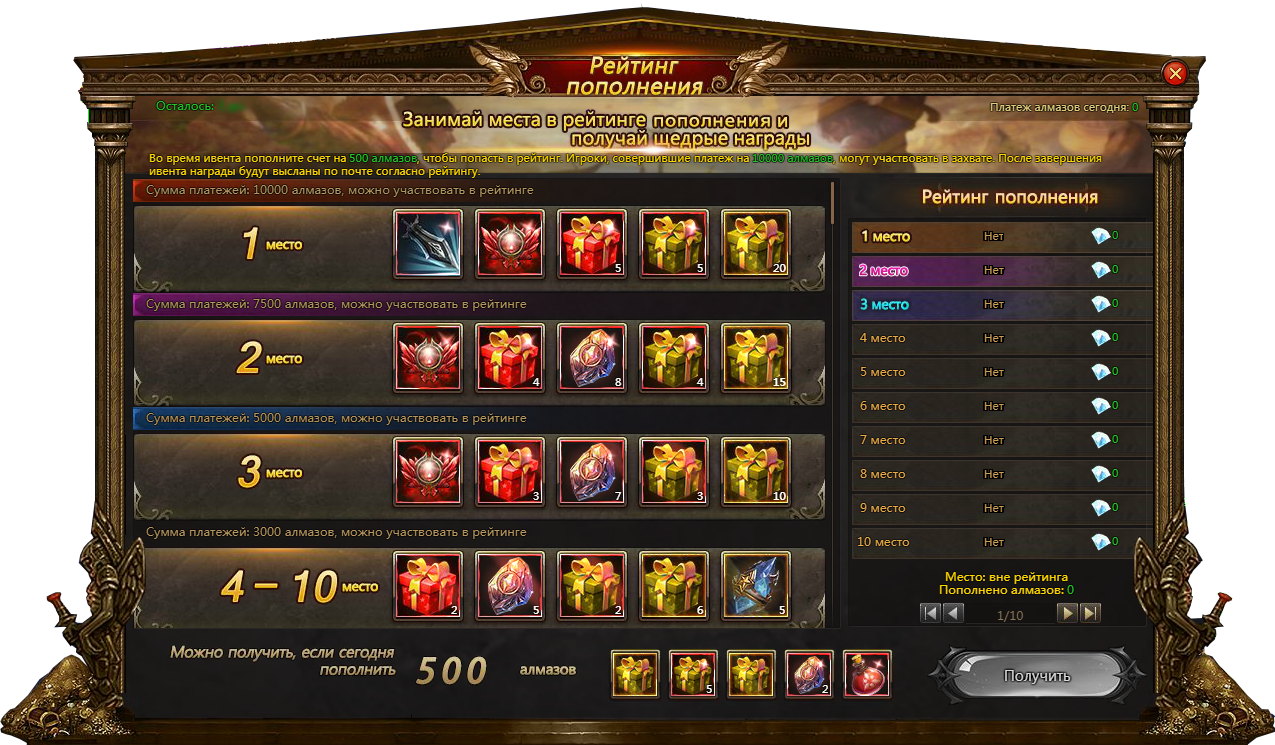Go to the next ranking page
Screen dimensions: 1275x745
coord(1068,613)
